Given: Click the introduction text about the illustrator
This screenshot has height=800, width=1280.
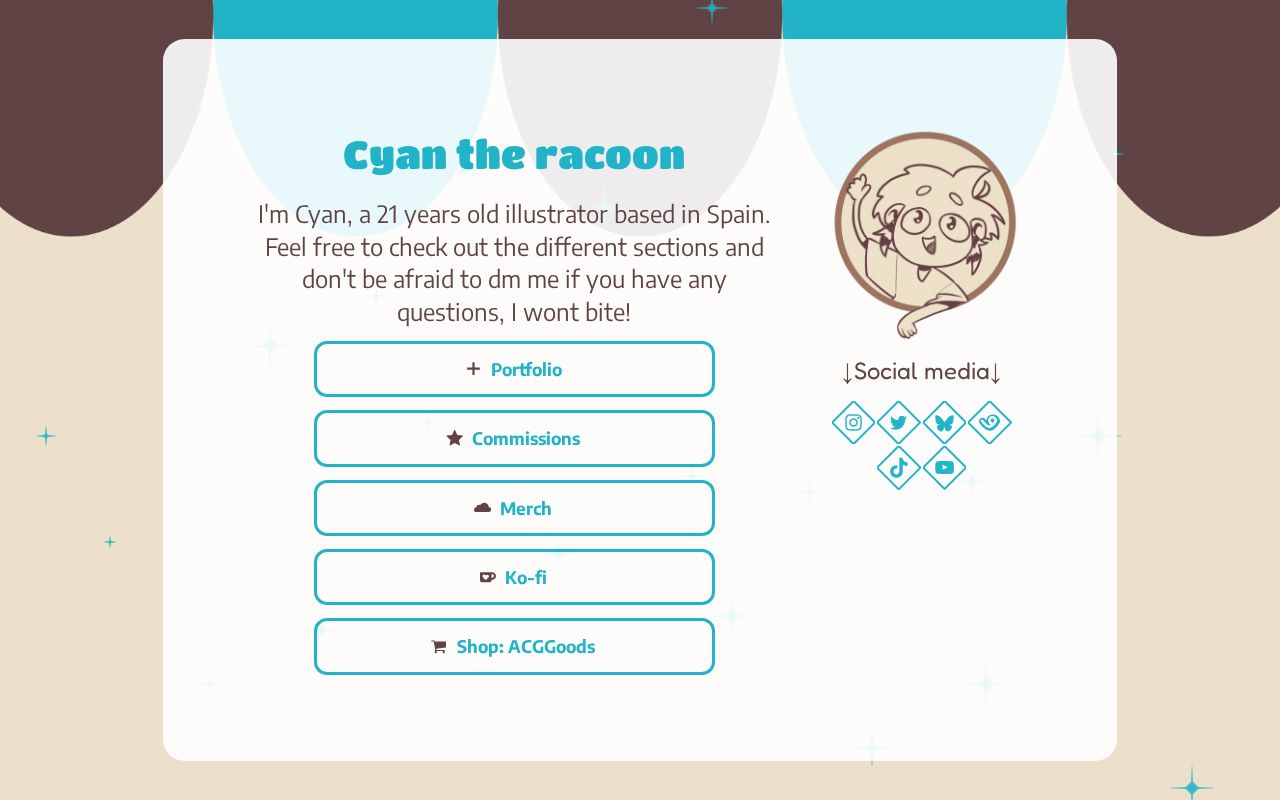Looking at the screenshot, I should pyautogui.click(x=514, y=263).
